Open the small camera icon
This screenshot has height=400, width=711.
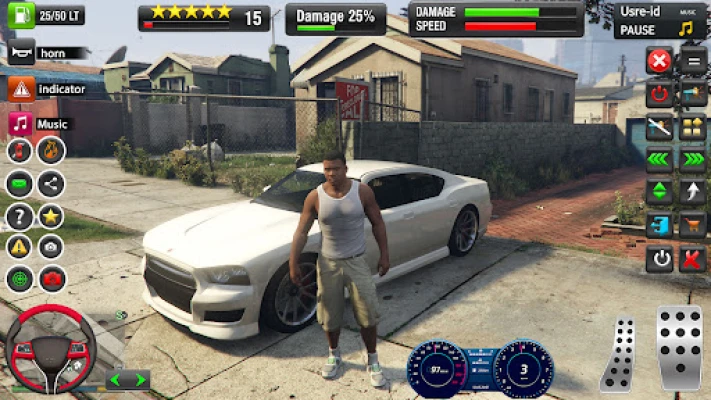pyautogui.click(x=51, y=247)
